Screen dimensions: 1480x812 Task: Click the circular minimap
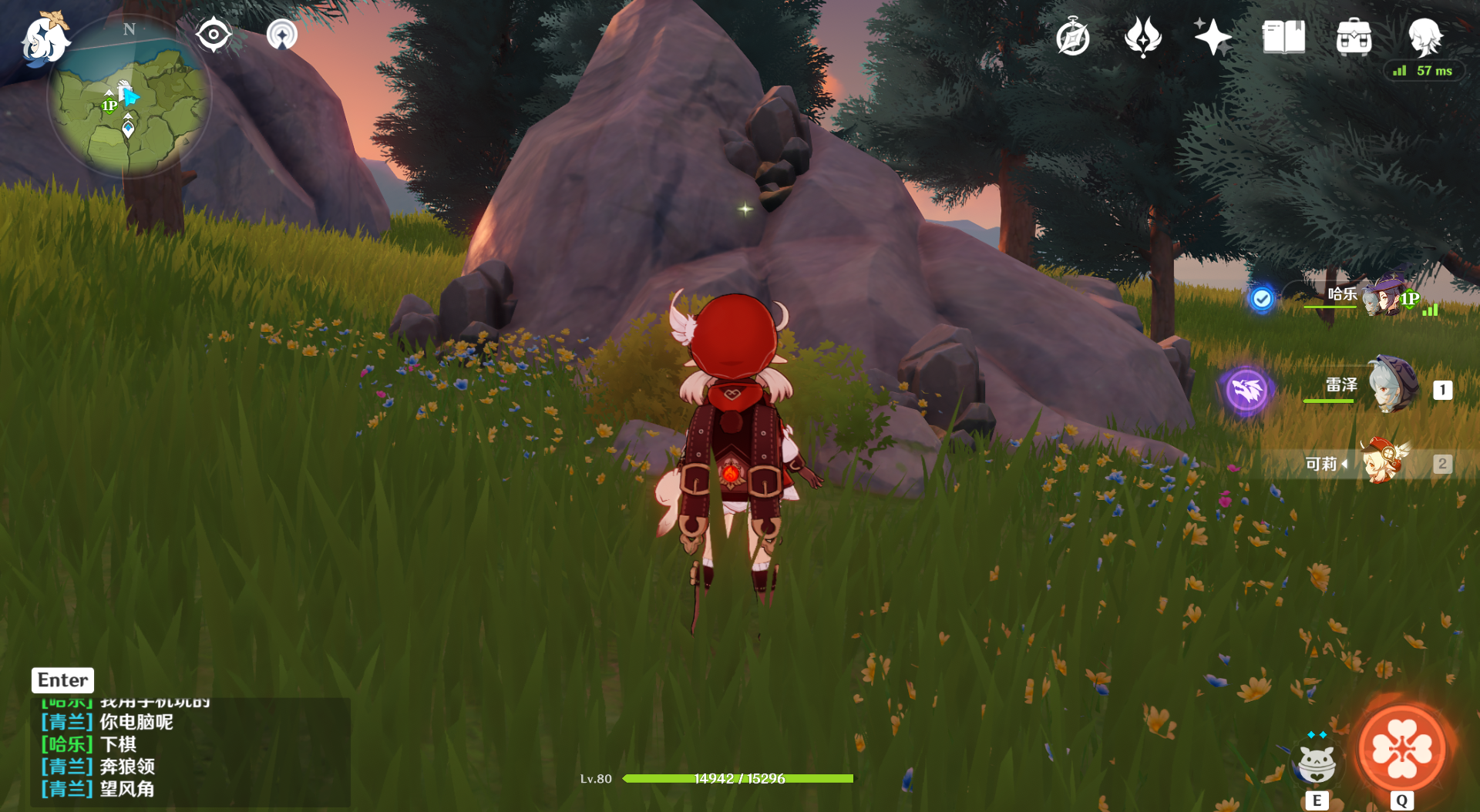click(x=129, y=98)
